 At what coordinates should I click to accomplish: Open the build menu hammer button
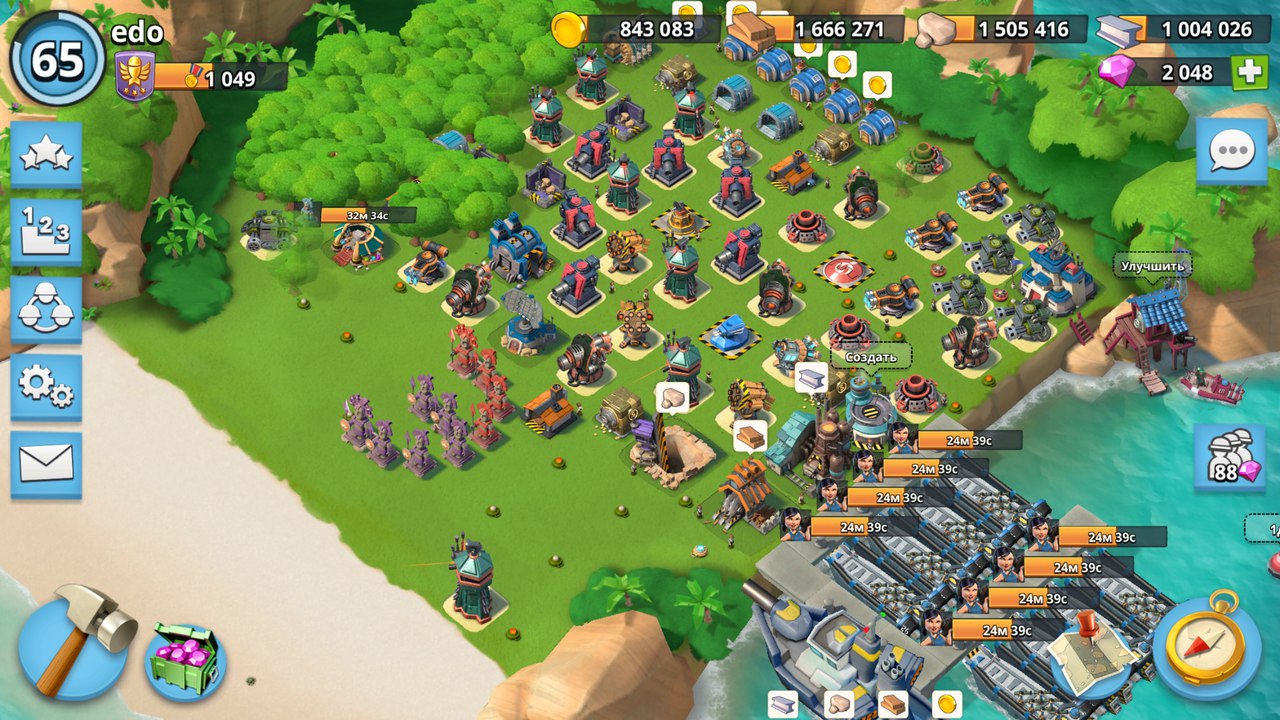point(74,642)
